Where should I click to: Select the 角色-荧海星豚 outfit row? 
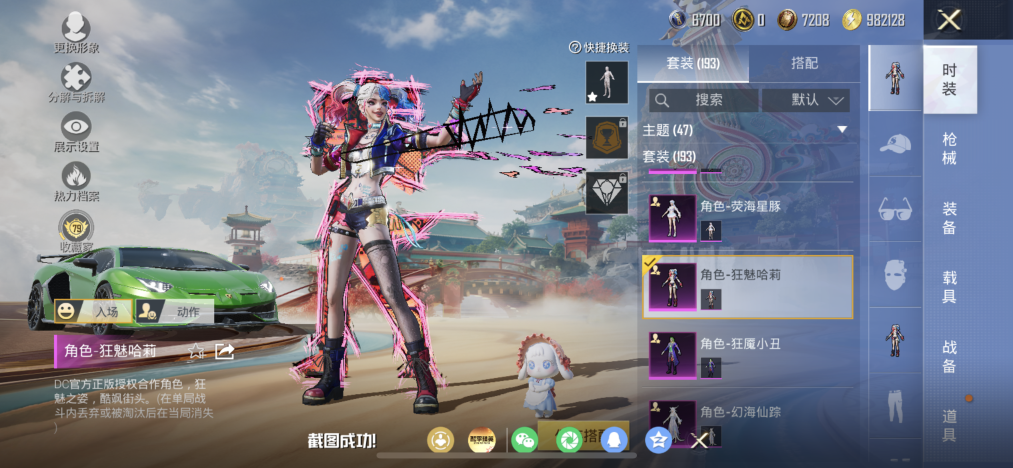pos(747,216)
